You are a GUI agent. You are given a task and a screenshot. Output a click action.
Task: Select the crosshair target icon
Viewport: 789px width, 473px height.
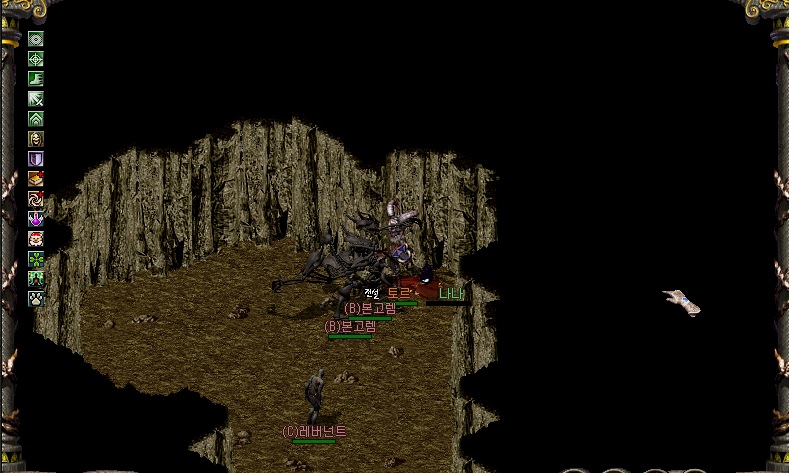(x=36, y=59)
